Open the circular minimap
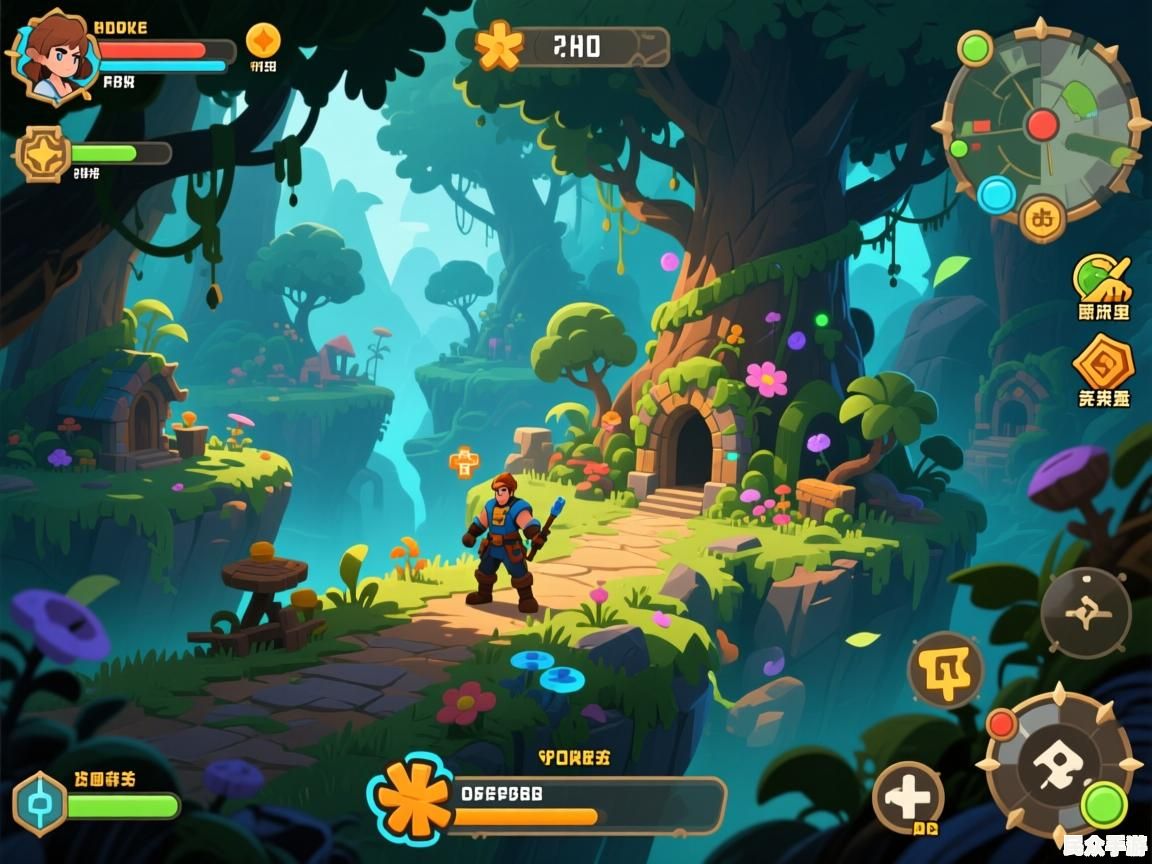The height and width of the screenshot is (864, 1152). (x=1040, y=124)
